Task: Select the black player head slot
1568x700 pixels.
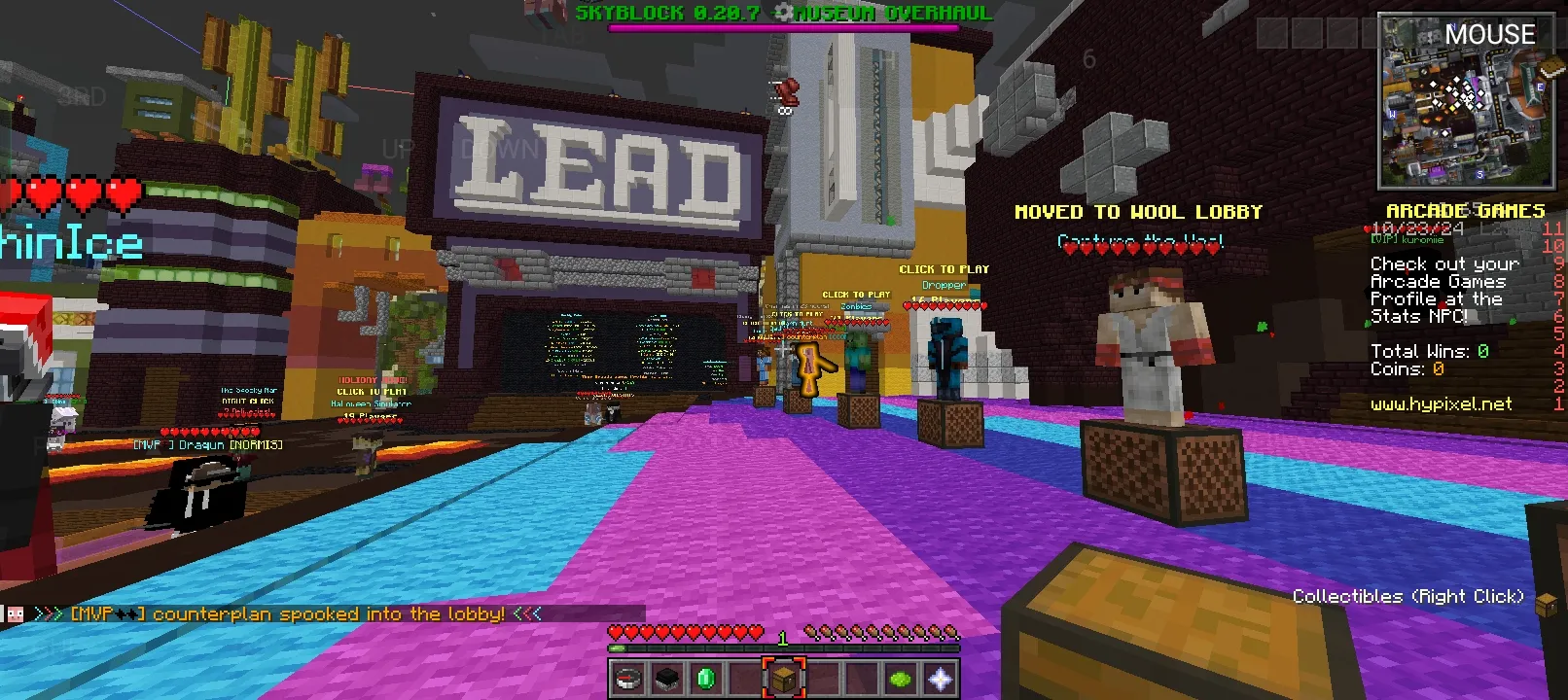Action: (667, 679)
